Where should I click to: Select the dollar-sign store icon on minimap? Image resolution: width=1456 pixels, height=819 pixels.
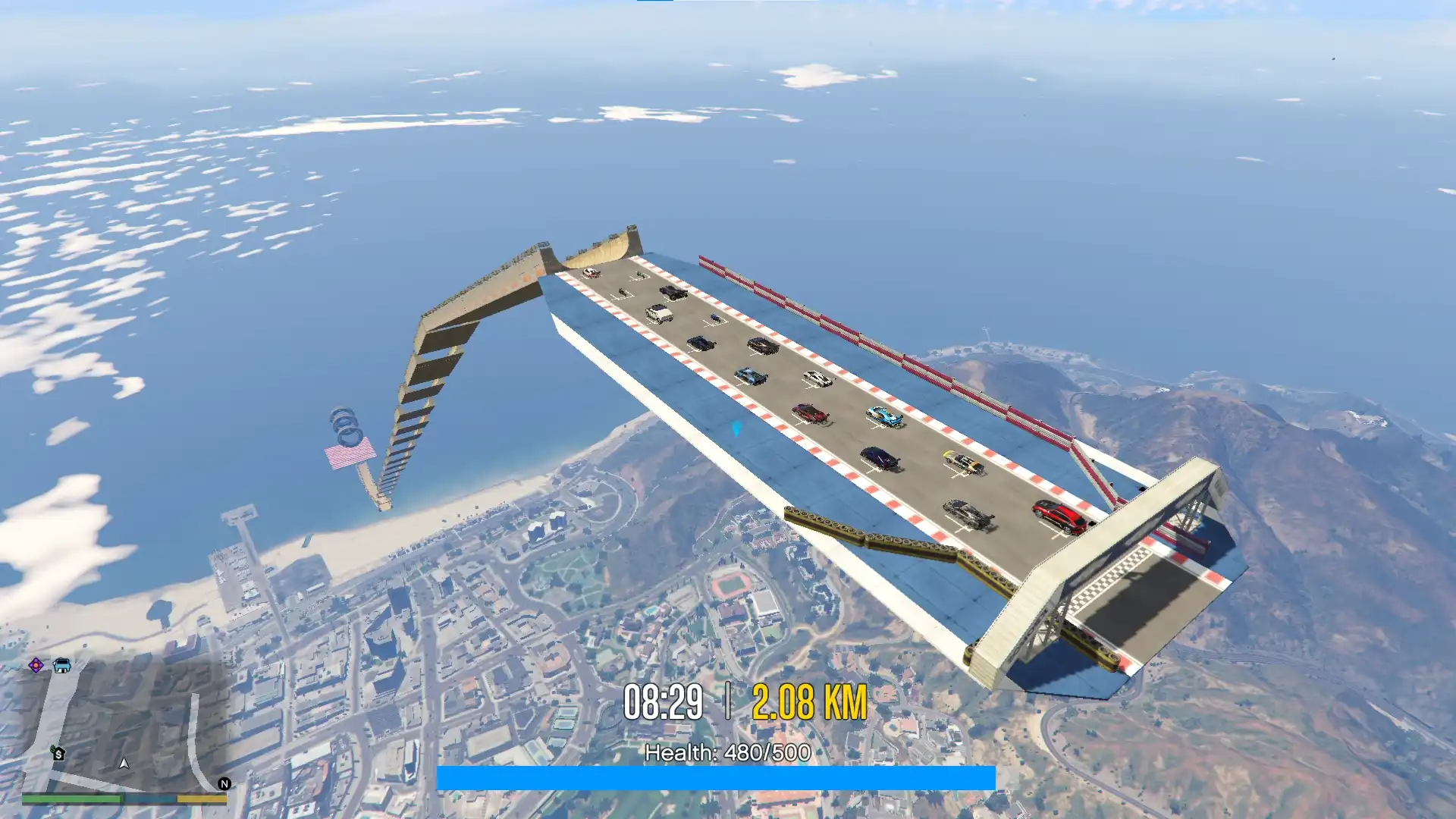click(x=58, y=753)
